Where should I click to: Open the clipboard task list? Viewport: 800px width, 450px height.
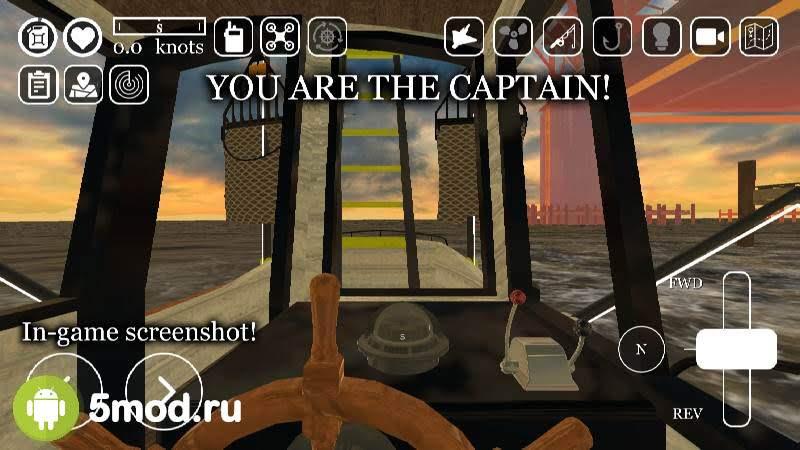coord(38,85)
